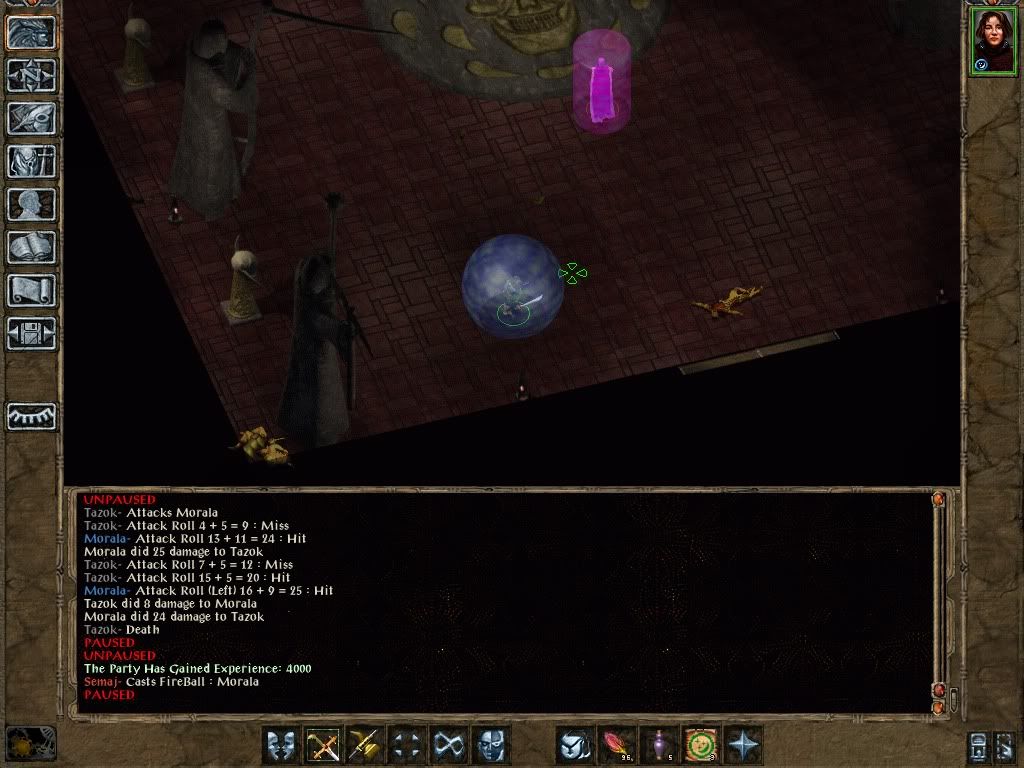1024x768 pixels.
Task: Open the character record silhouette icon
Action: pyautogui.click(x=31, y=204)
